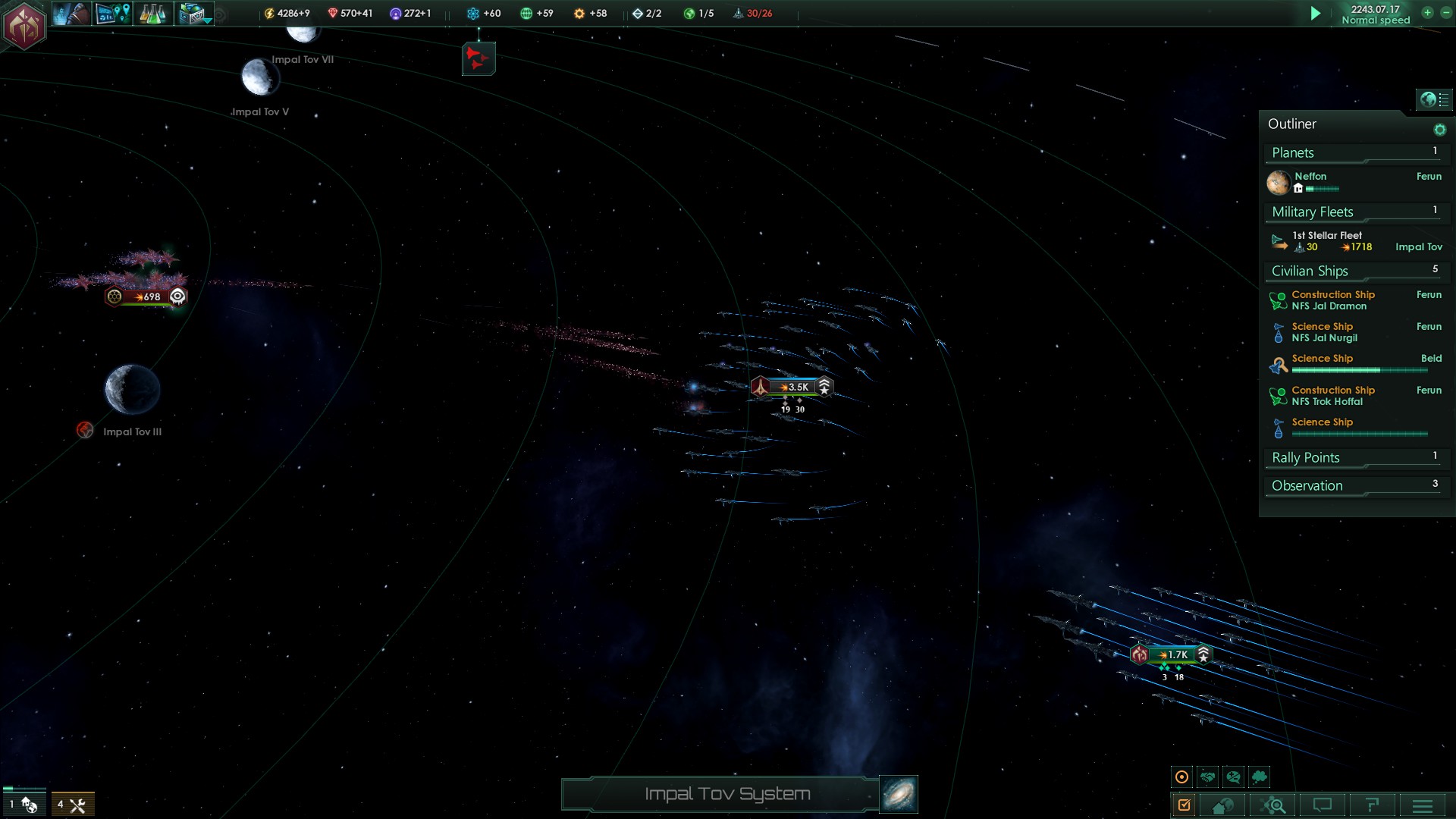The image size is (1456, 819).
Task: Increase game speed with the plus button
Action: (1427, 13)
